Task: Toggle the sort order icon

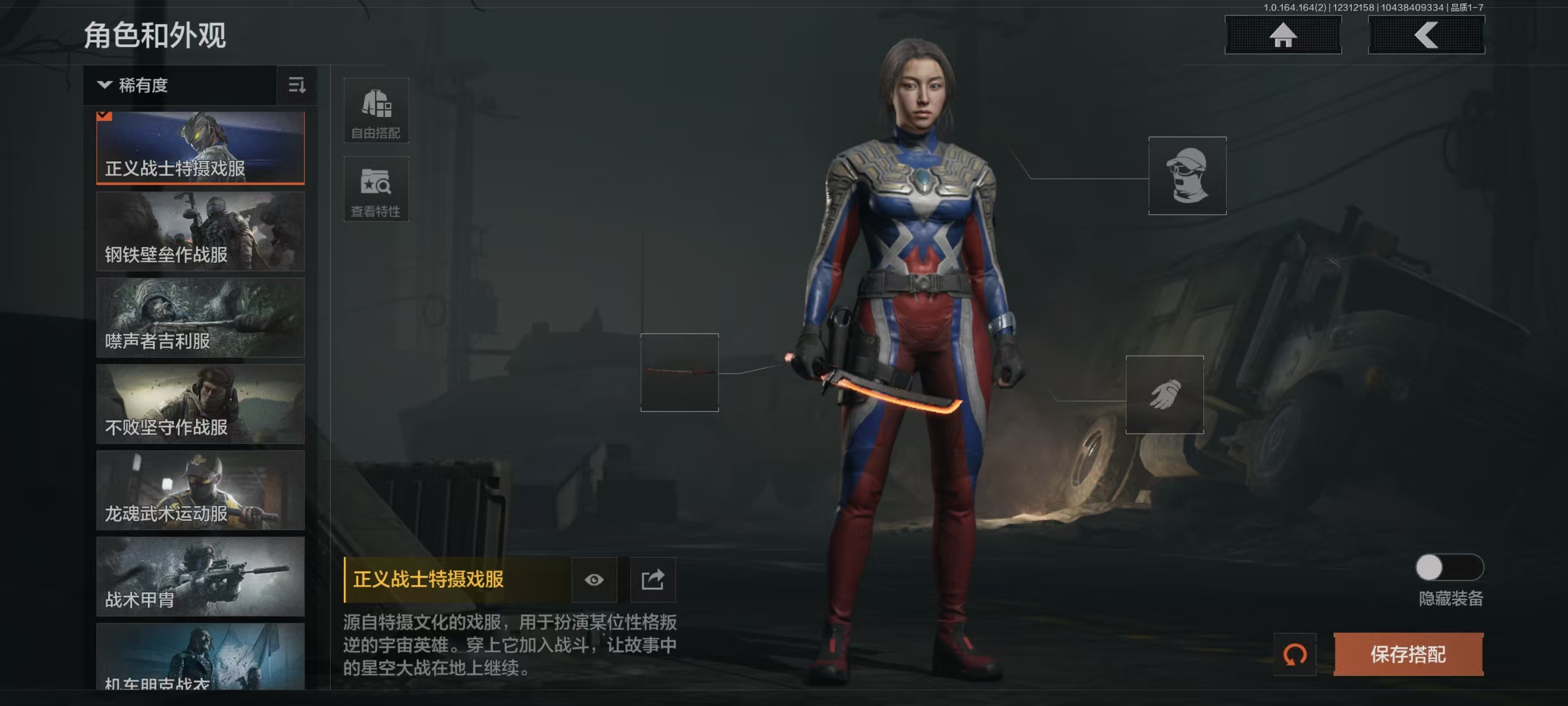Action: click(296, 85)
